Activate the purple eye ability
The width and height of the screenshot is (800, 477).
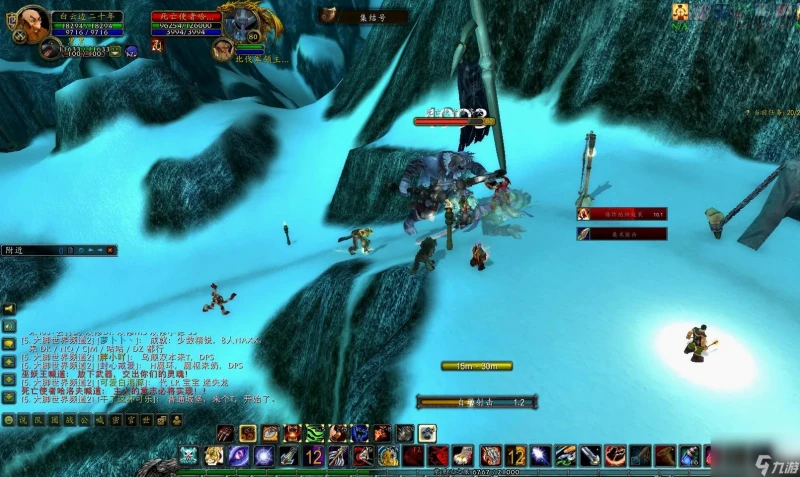pyautogui.click(x=239, y=456)
